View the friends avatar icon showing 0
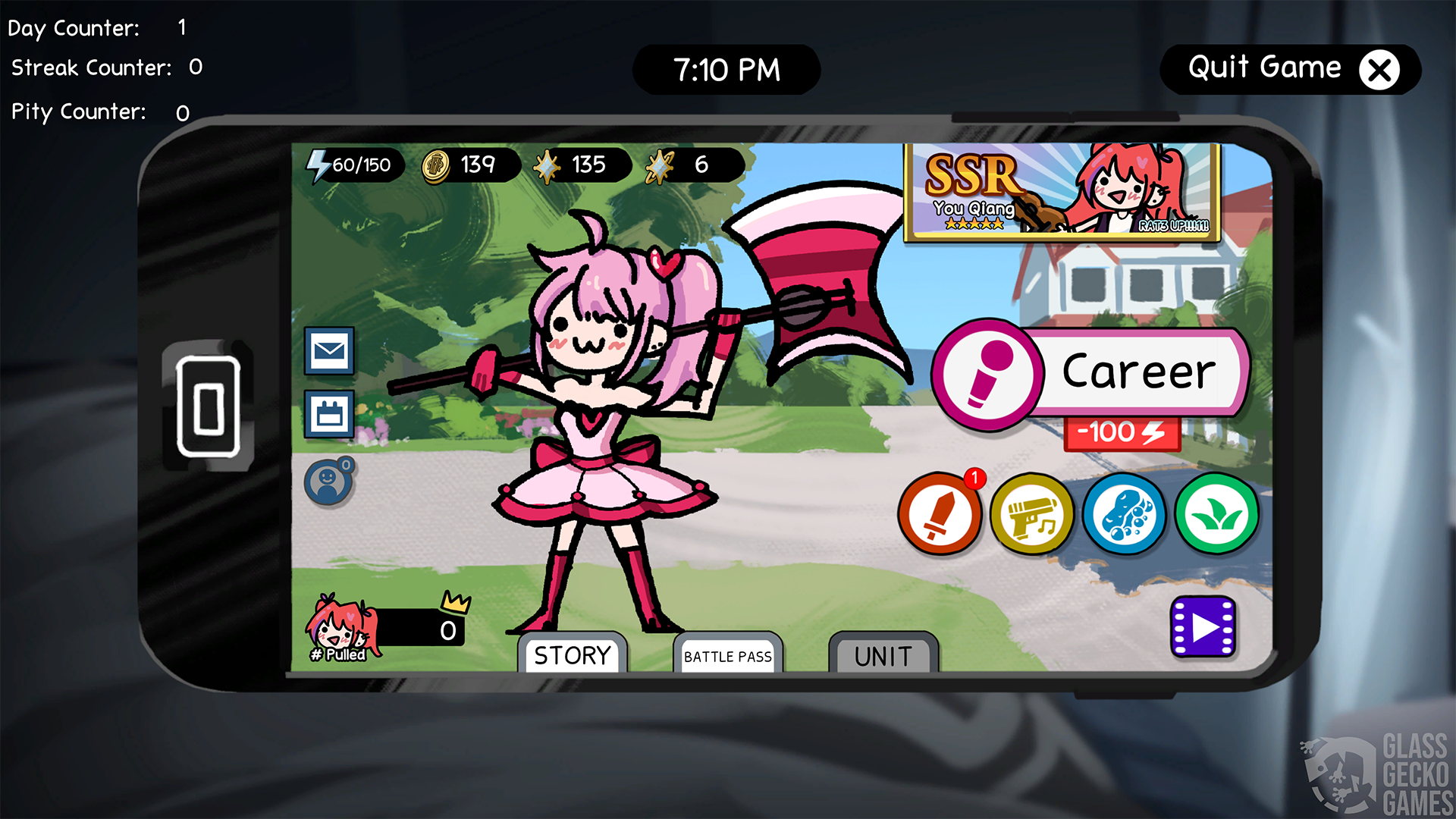 click(329, 481)
